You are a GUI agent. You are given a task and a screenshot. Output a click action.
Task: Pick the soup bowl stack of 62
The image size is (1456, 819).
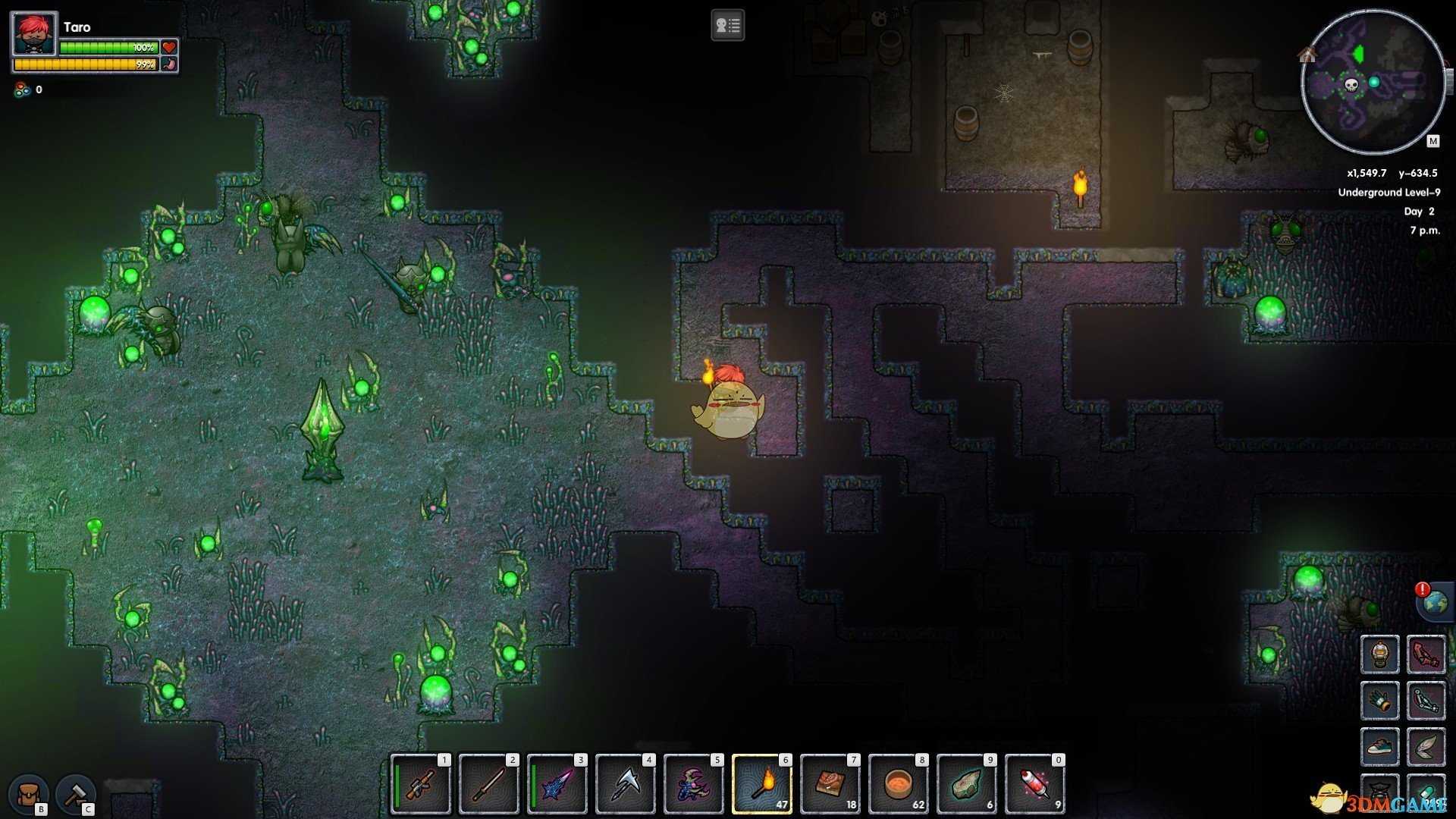(x=899, y=784)
